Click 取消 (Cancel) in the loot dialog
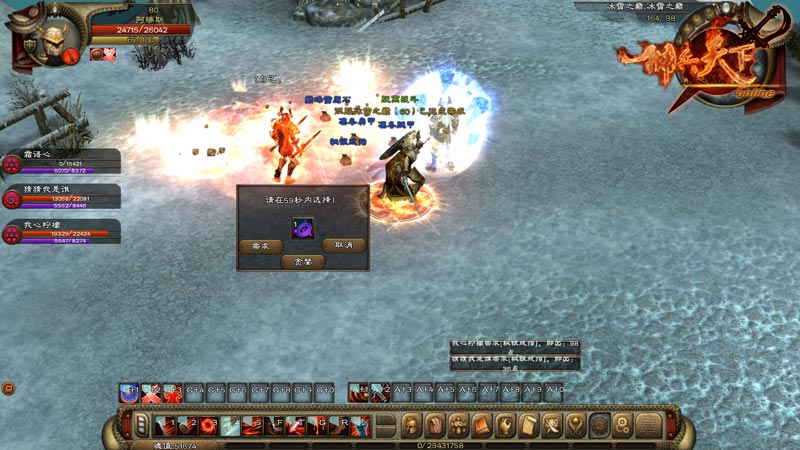800x450 pixels. 343,245
